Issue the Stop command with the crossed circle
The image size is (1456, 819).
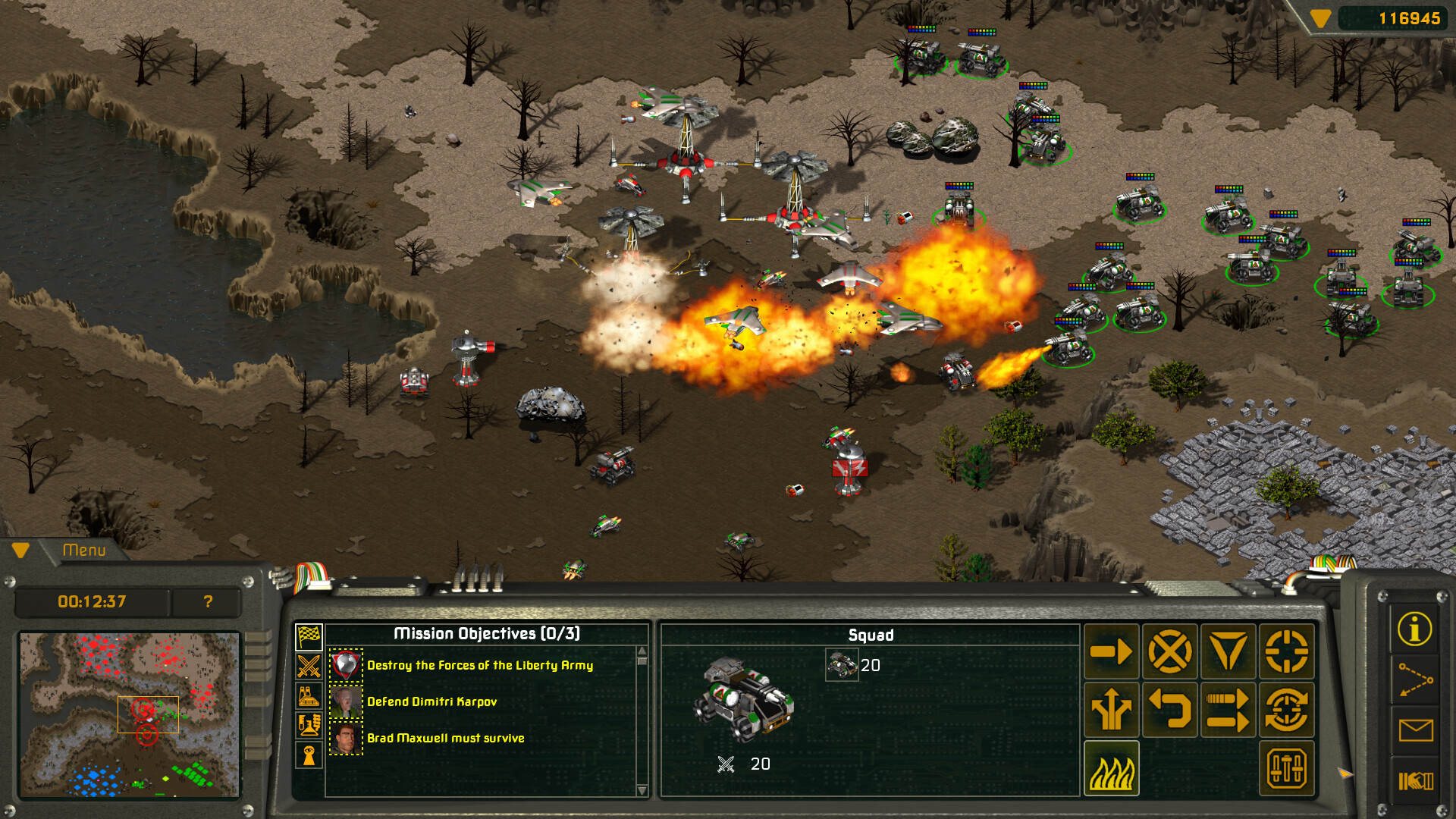tap(1170, 651)
